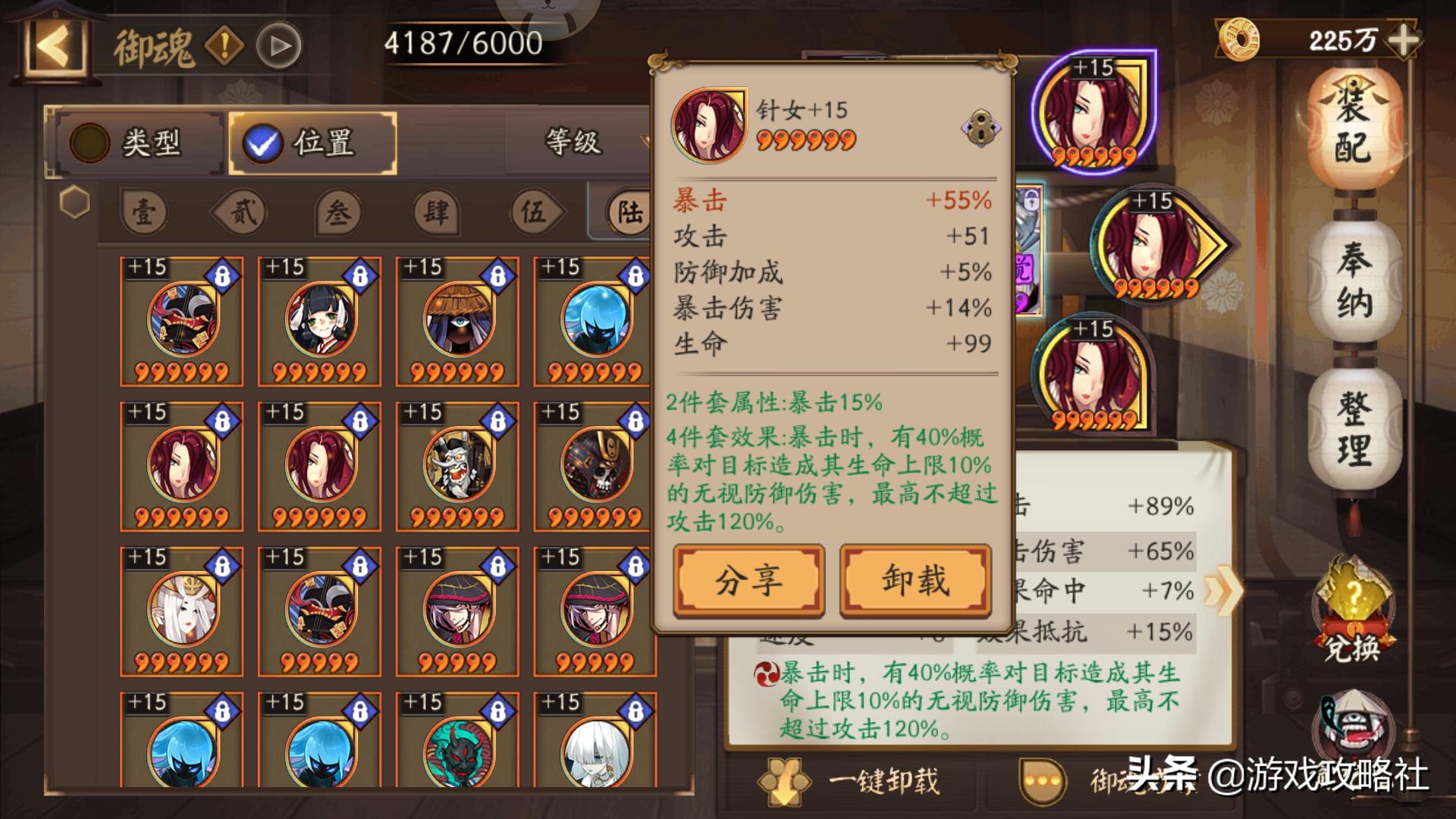Tap the play icon beside 御魂 title
1456x819 pixels.
281,43
